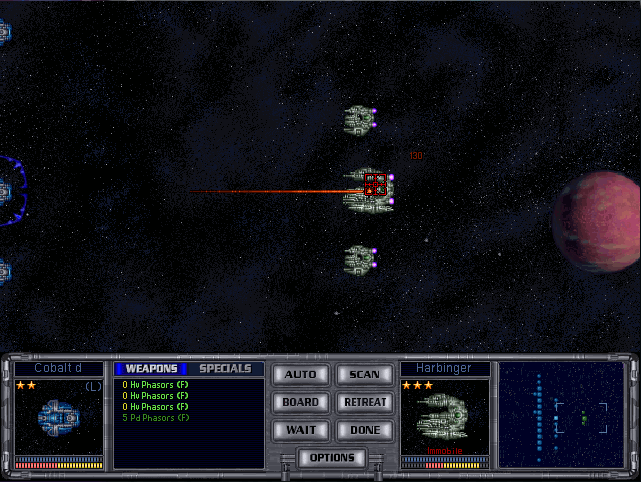Screen dimensions: 641x482
Task: Turn on Auto combat
Action: click(300, 375)
